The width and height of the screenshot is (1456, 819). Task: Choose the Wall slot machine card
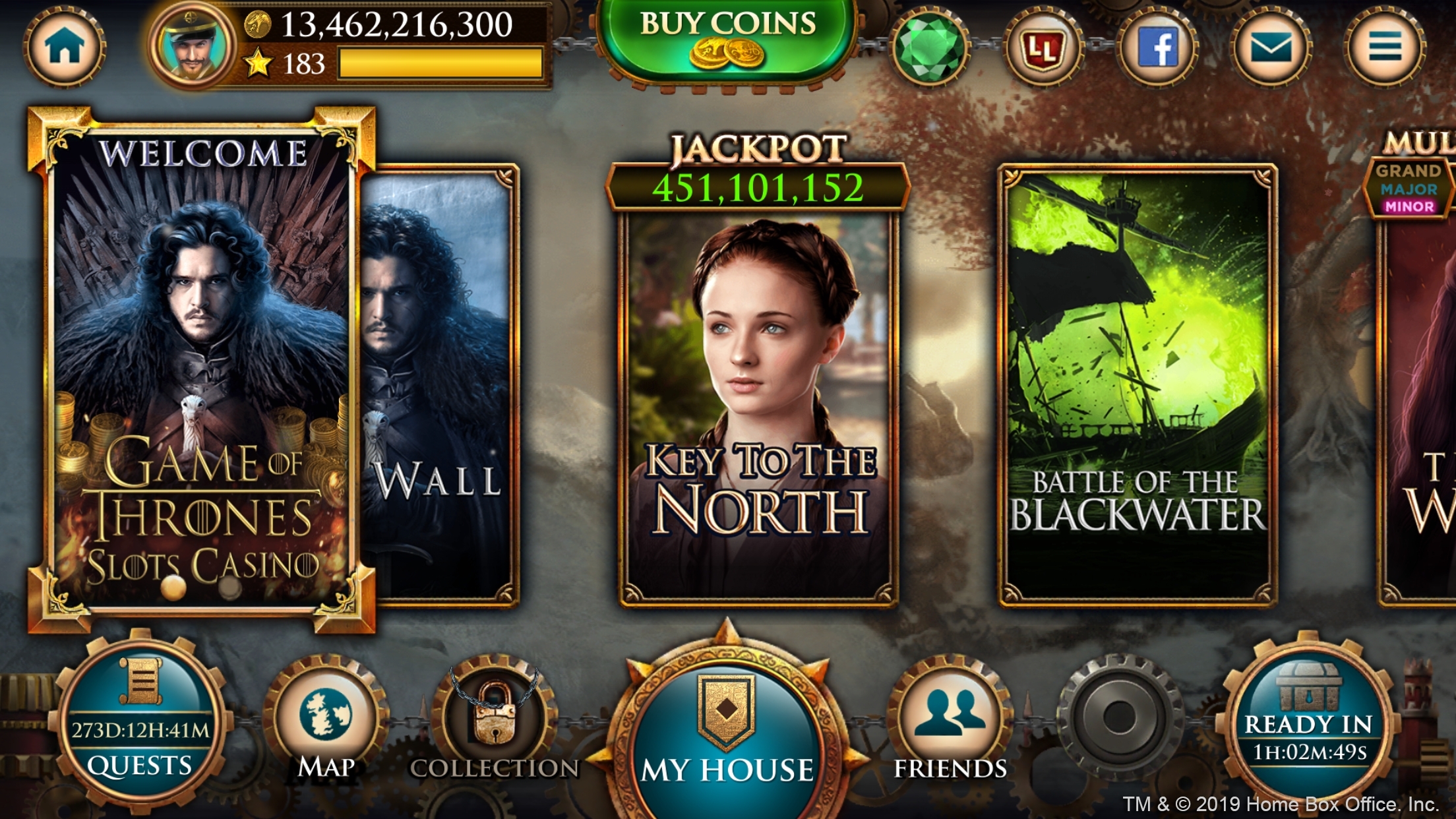coord(439,382)
